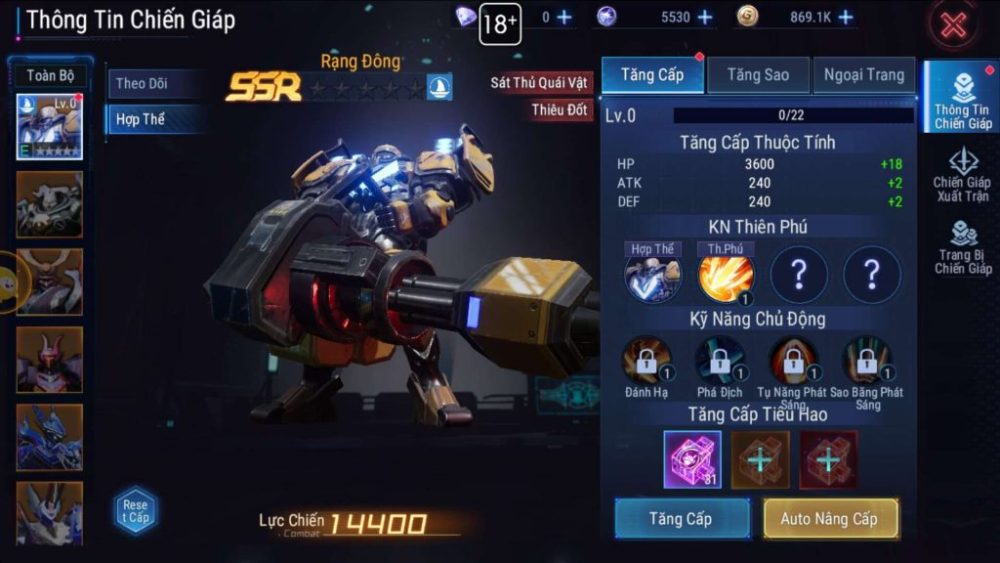Viewport: 1000px width, 563px height.
Task: Select the purple upgrade material slot
Action: pos(692,459)
